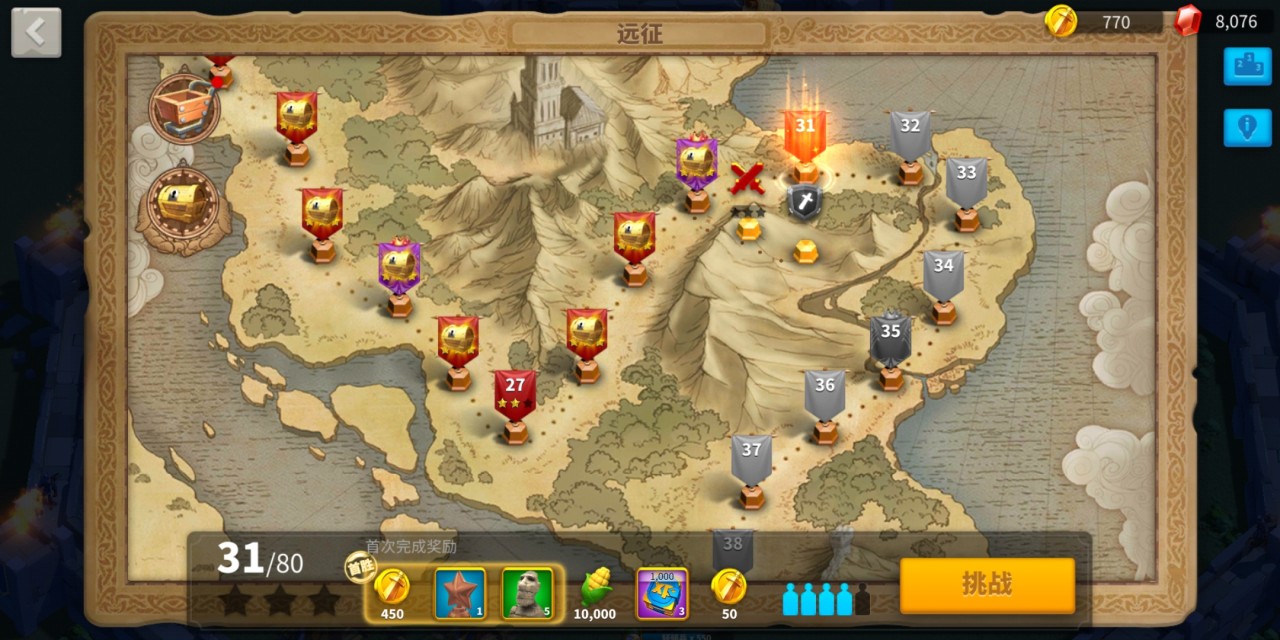The height and width of the screenshot is (640, 1280).
Task: Start the challenge with the orange 挑战 button
Action: coord(987,585)
